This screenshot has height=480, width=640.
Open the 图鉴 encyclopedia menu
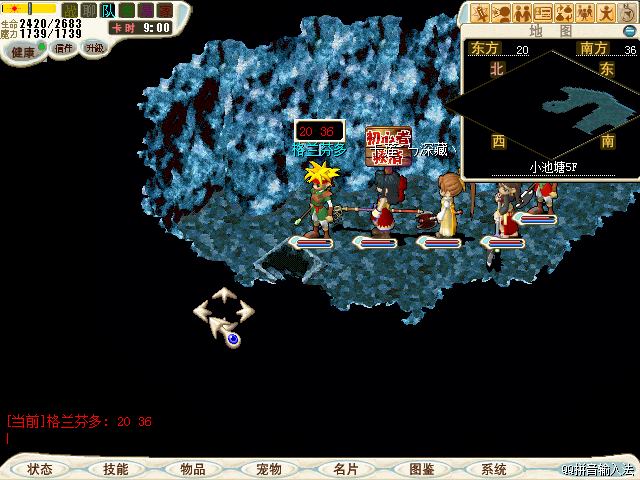pos(421,469)
